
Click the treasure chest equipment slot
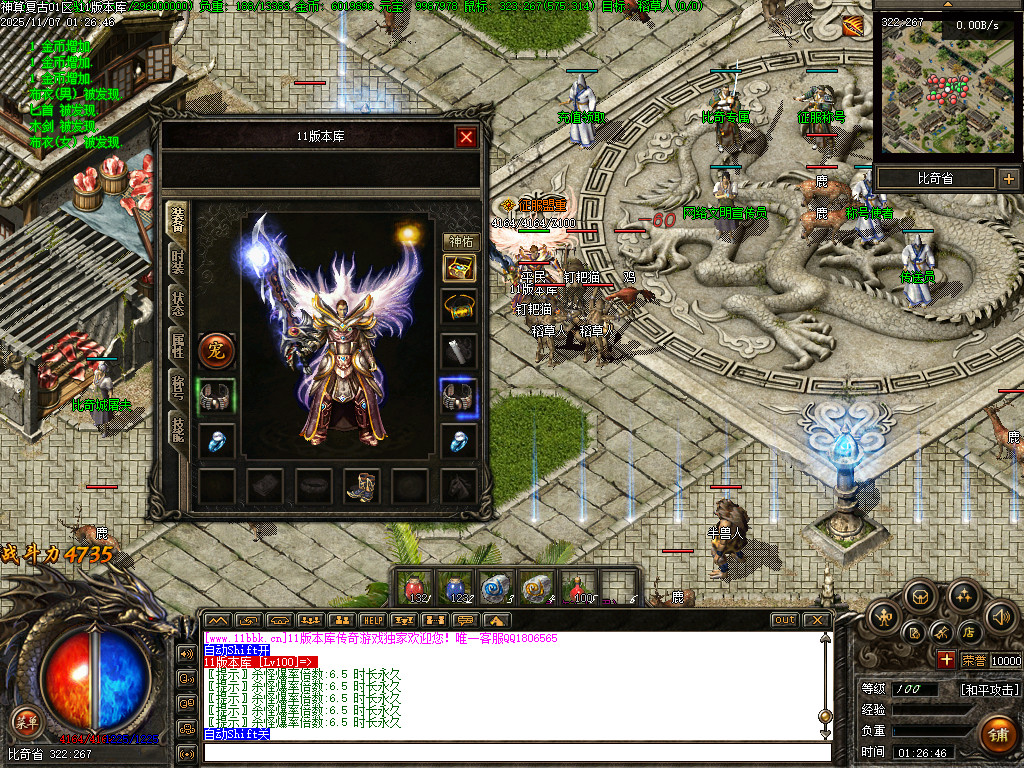click(x=460, y=268)
